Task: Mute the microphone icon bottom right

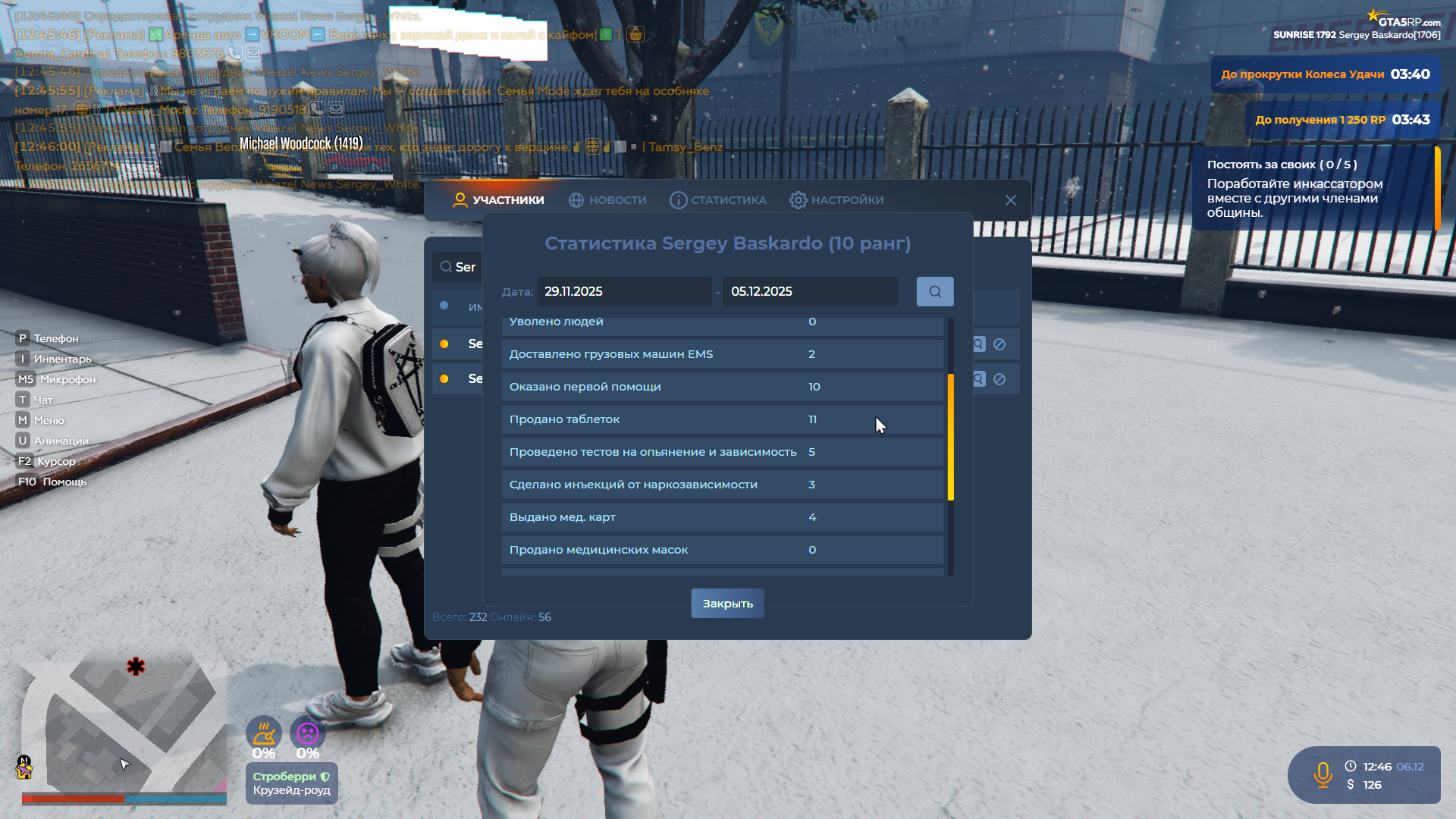Action: [1323, 775]
